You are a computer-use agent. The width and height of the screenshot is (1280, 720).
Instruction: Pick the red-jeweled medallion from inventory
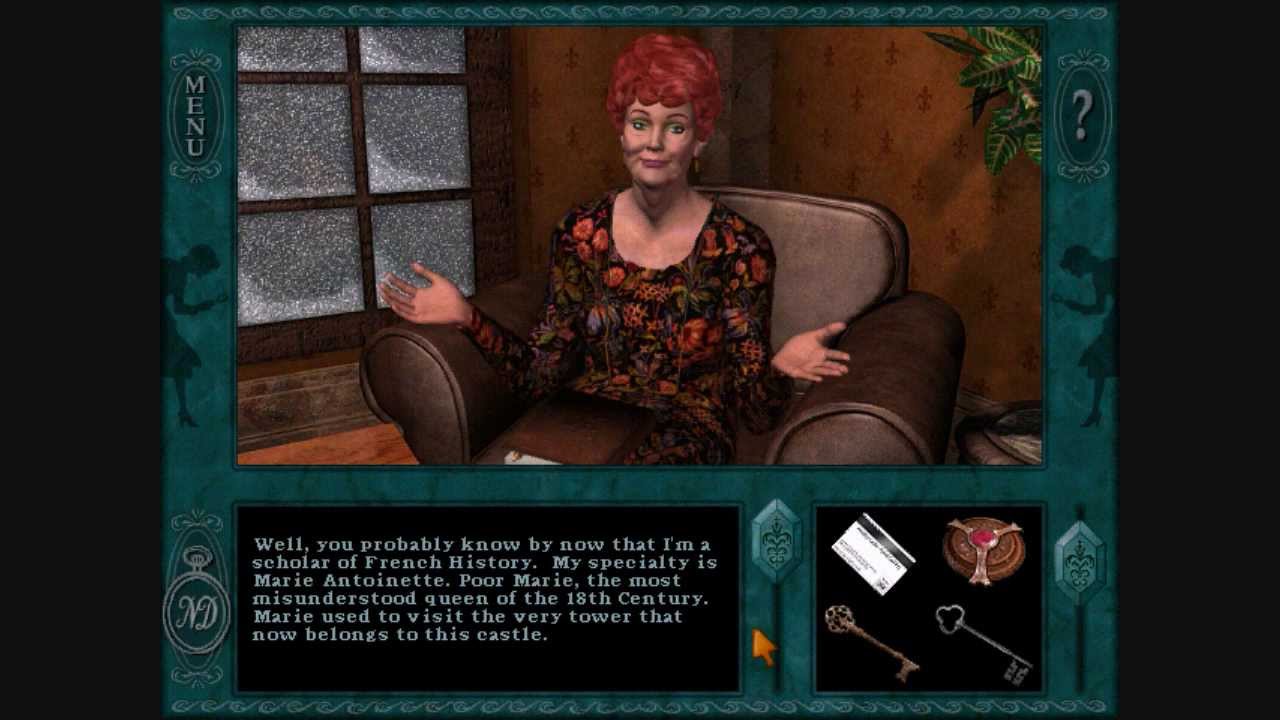pos(982,549)
